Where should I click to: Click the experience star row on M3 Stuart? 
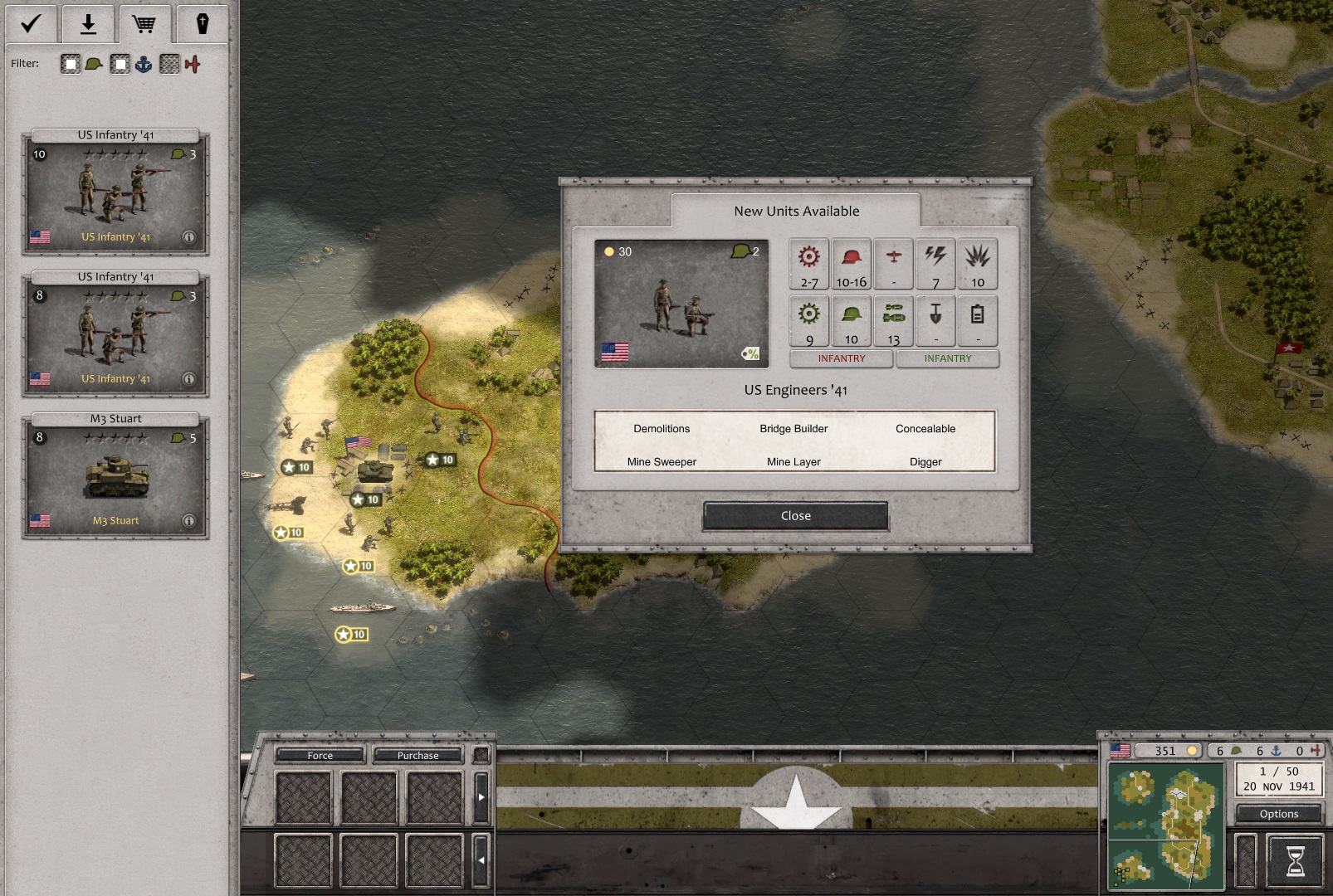[115, 437]
